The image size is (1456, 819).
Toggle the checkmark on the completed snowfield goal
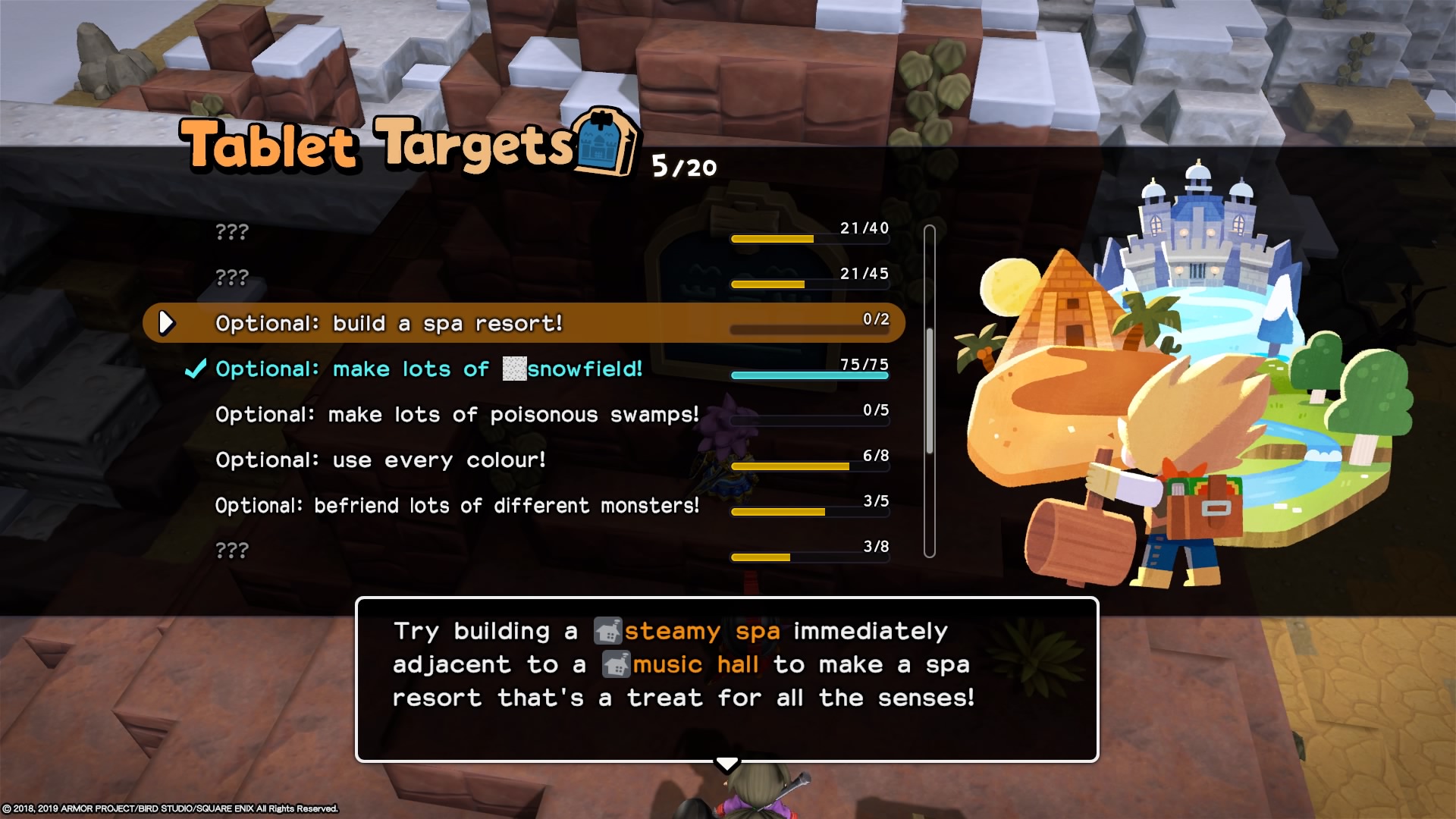[194, 369]
